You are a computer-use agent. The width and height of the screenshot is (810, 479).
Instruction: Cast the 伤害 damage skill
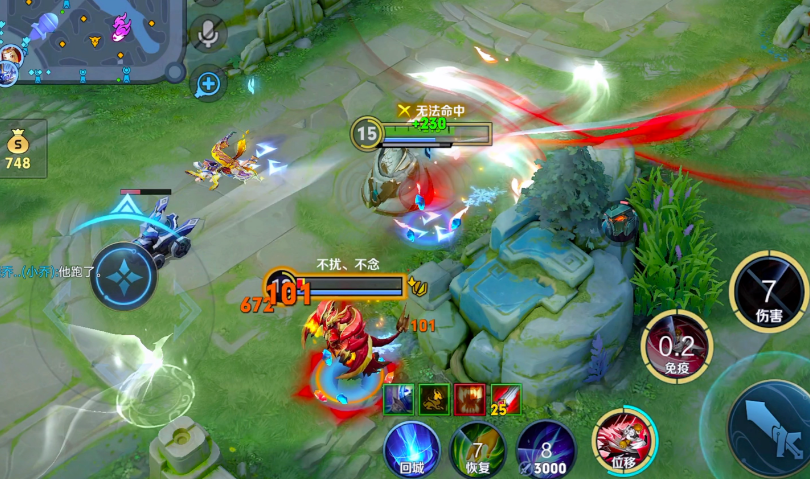(768, 292)
